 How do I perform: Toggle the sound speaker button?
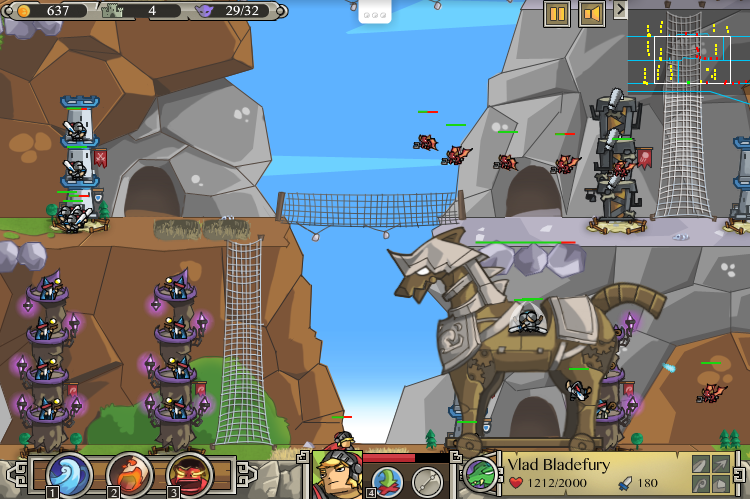592,14
